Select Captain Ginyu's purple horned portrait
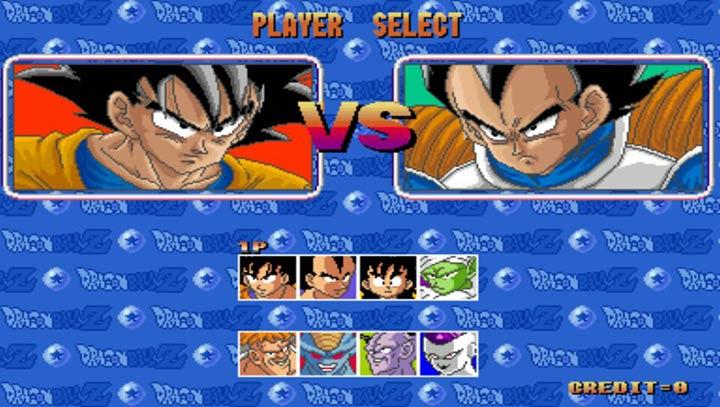This screenshot has width=720, height=407. 388,353
